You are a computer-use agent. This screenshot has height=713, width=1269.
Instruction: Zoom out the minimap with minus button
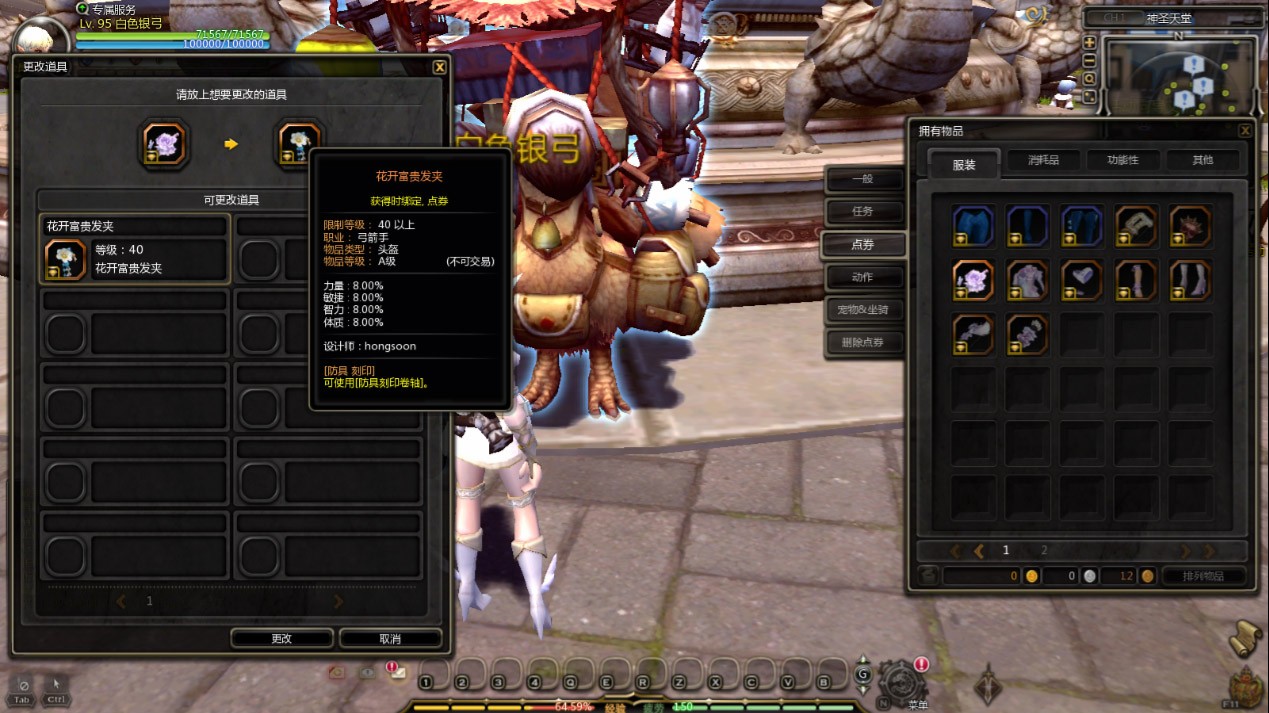1089,60
